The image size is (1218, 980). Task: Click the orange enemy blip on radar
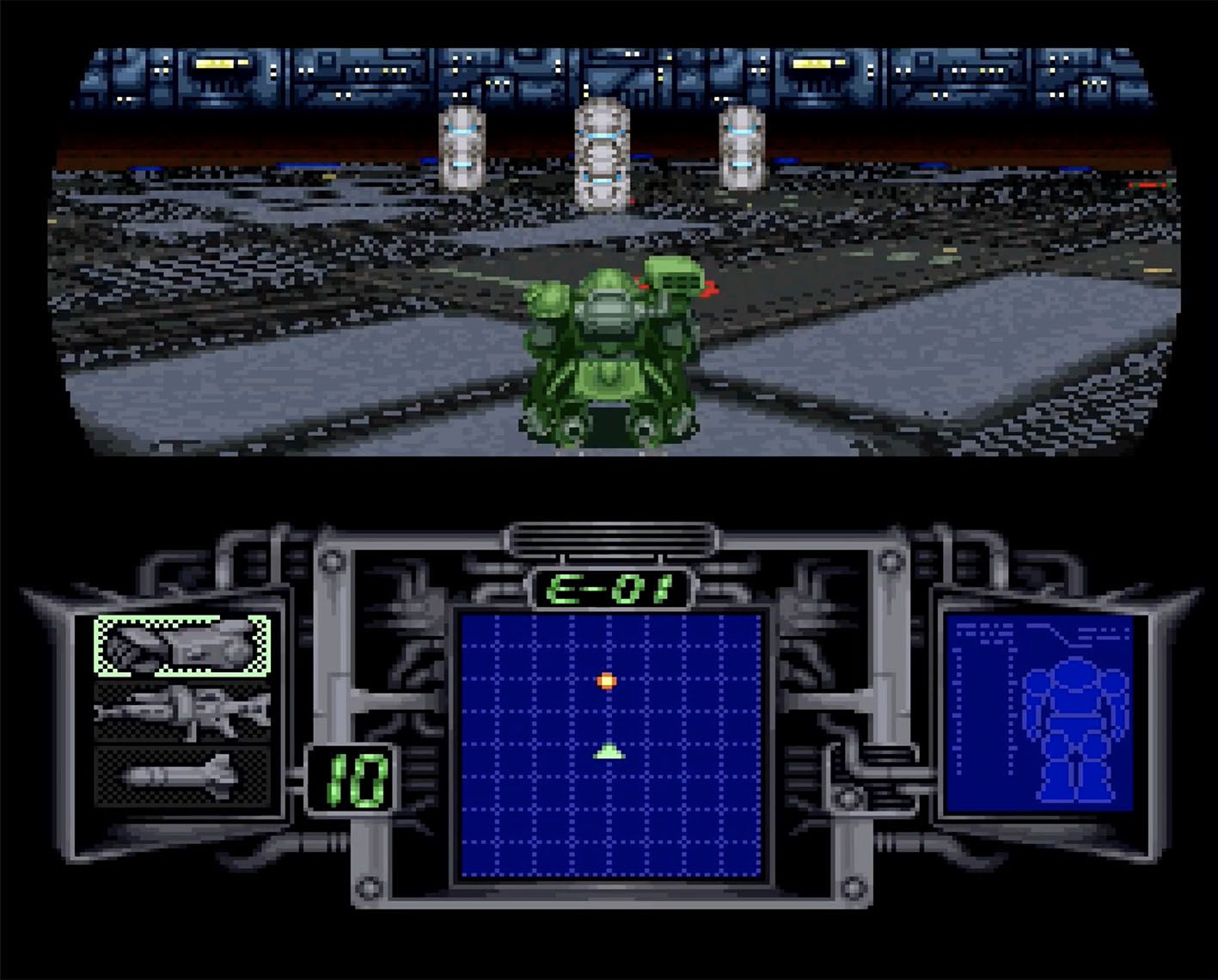coord(607,682)
